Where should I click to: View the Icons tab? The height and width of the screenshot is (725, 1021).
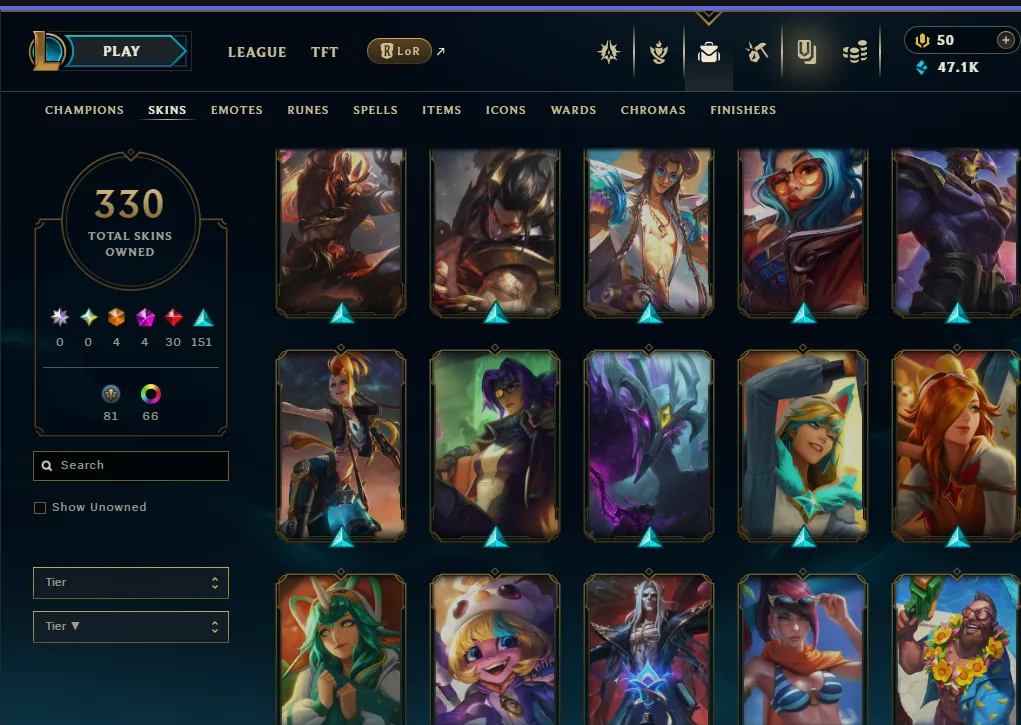(x=506, y=110)
